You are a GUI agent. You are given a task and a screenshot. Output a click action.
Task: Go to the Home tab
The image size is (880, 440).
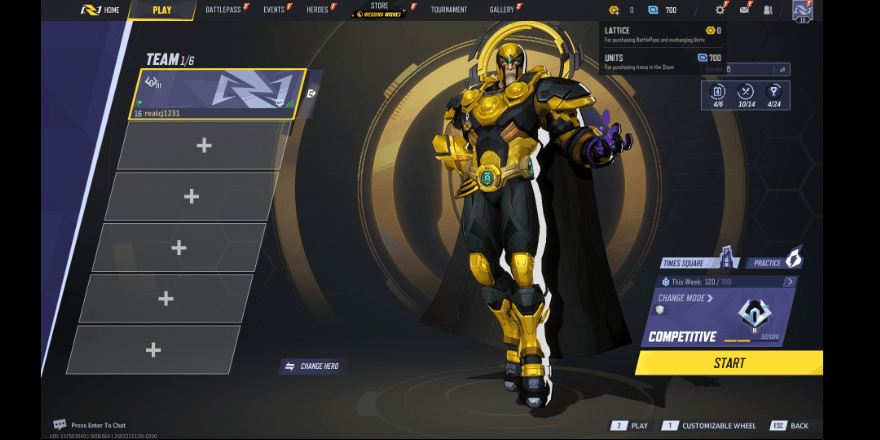click(100, 10)
